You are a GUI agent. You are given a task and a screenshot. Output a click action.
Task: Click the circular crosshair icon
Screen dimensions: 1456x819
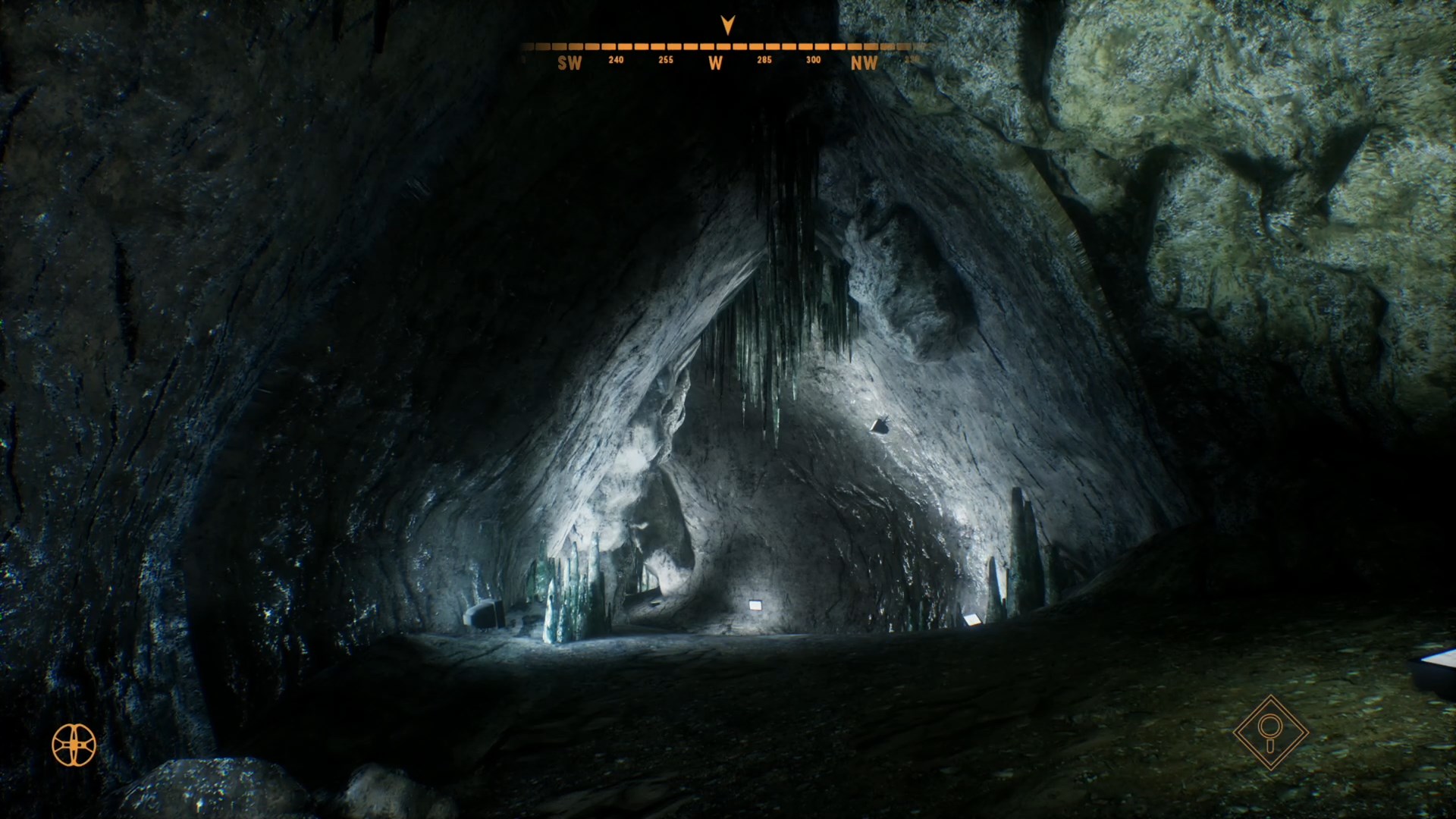(x=74, y=745)
